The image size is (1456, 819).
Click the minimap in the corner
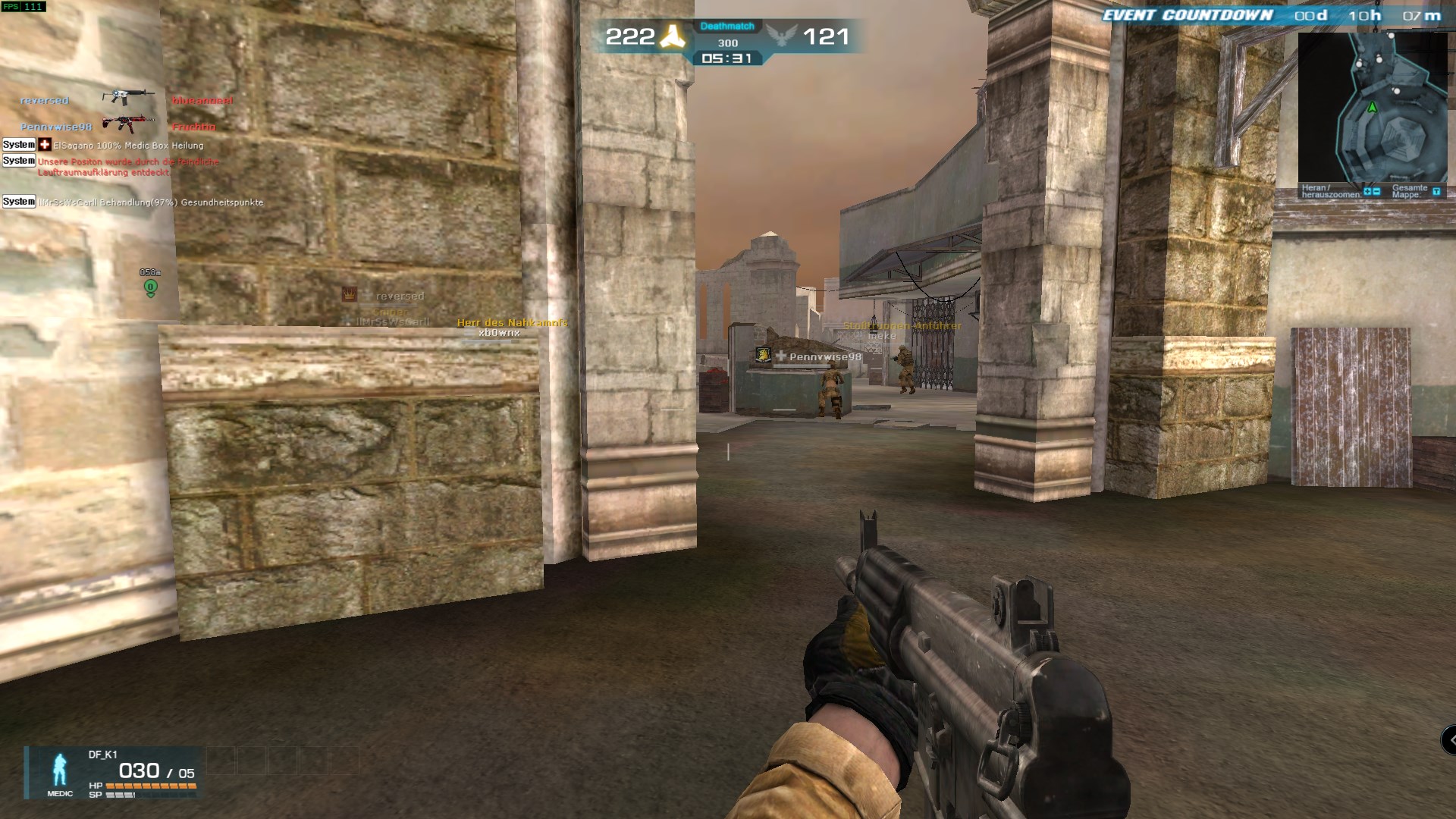(1372, 106)
